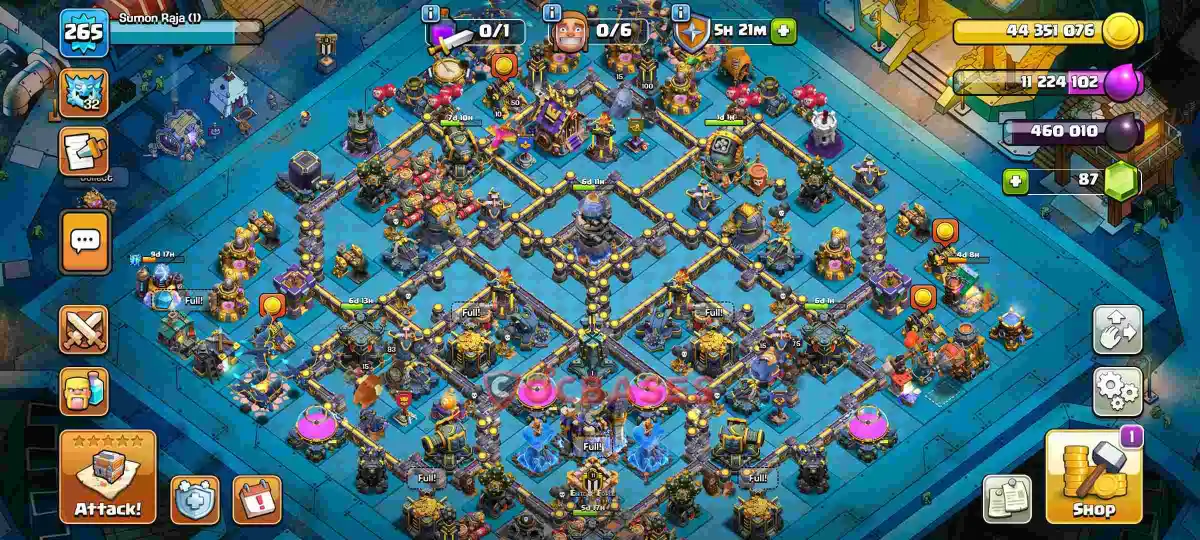Open the Shop menu
The height and width of the screenshot is (540, 1200).
1093,476
